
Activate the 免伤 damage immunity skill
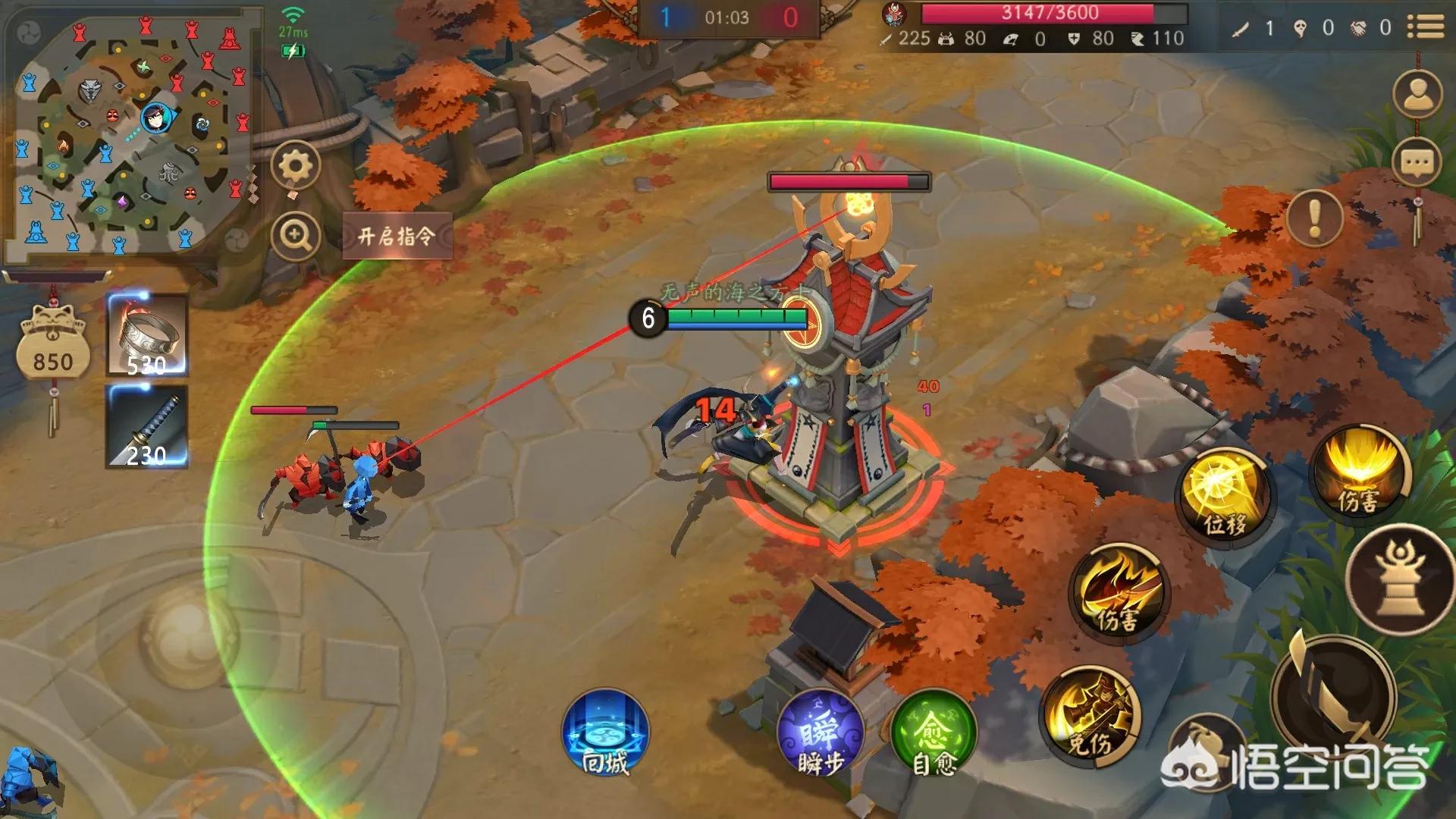click(1090, 713)
